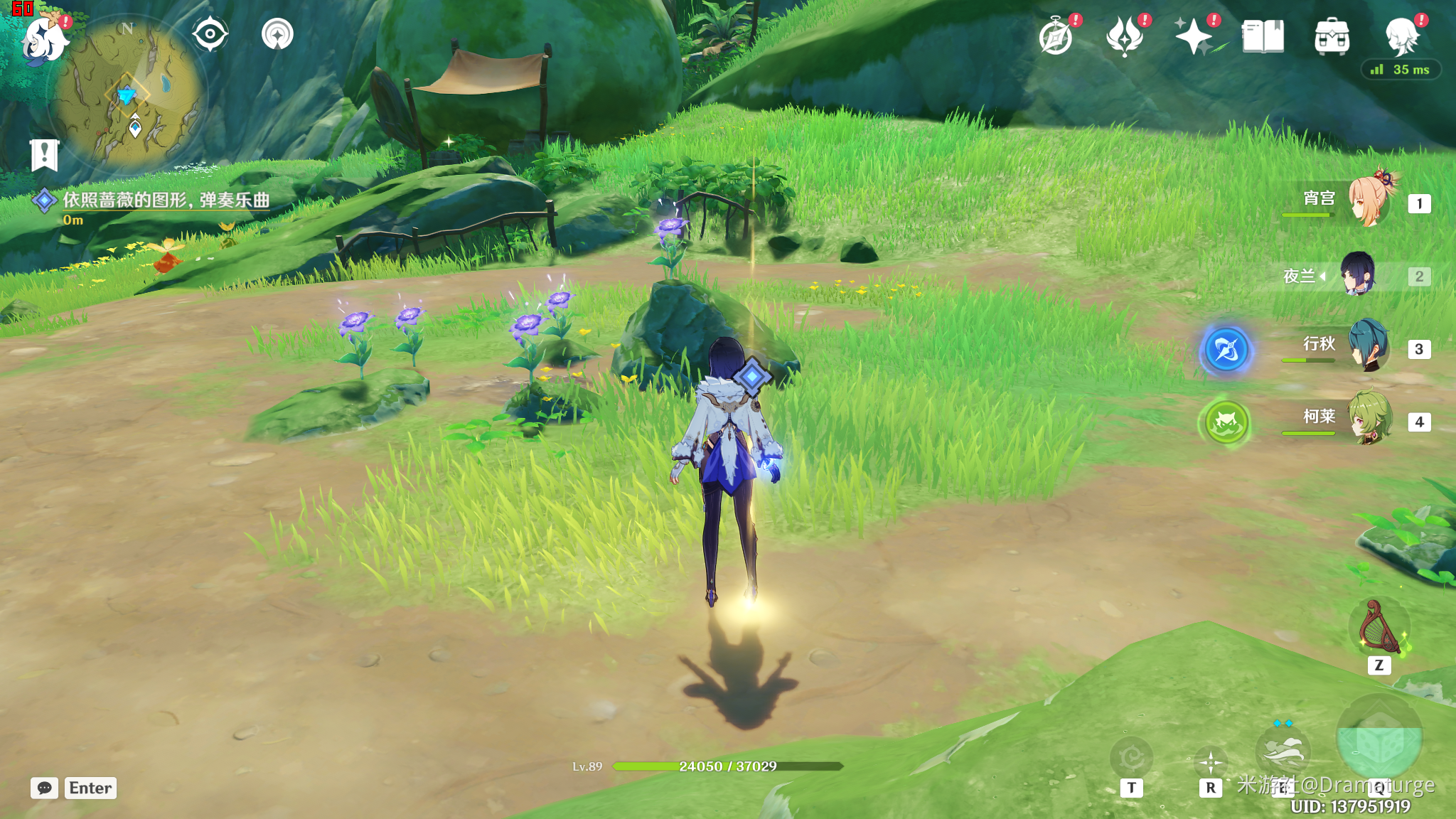Viewport: 1456px width, 819px height.
Task: Open the wish star icon
Action: 1194,37
